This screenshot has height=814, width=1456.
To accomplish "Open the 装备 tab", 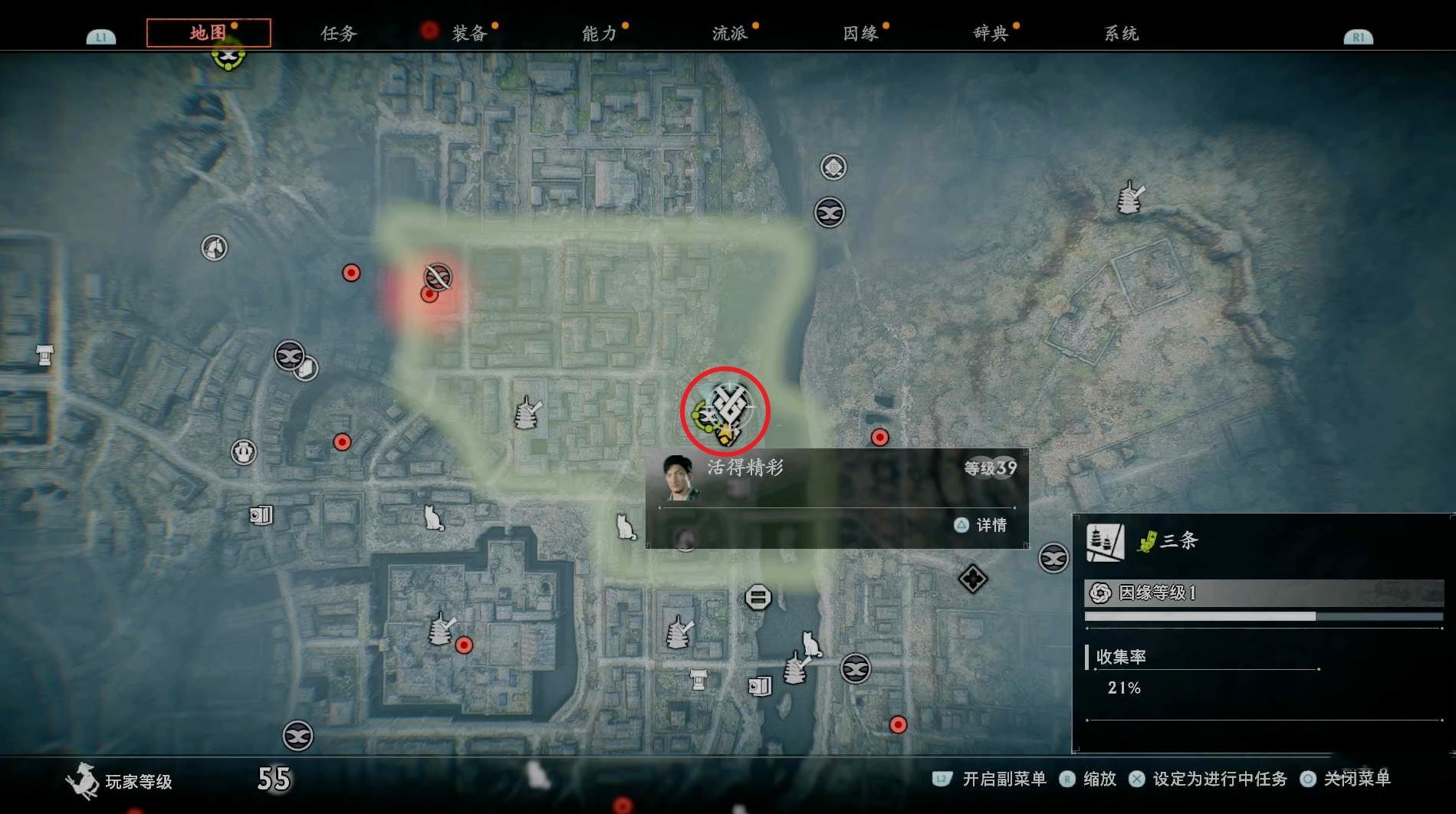I will pos(469,34).
